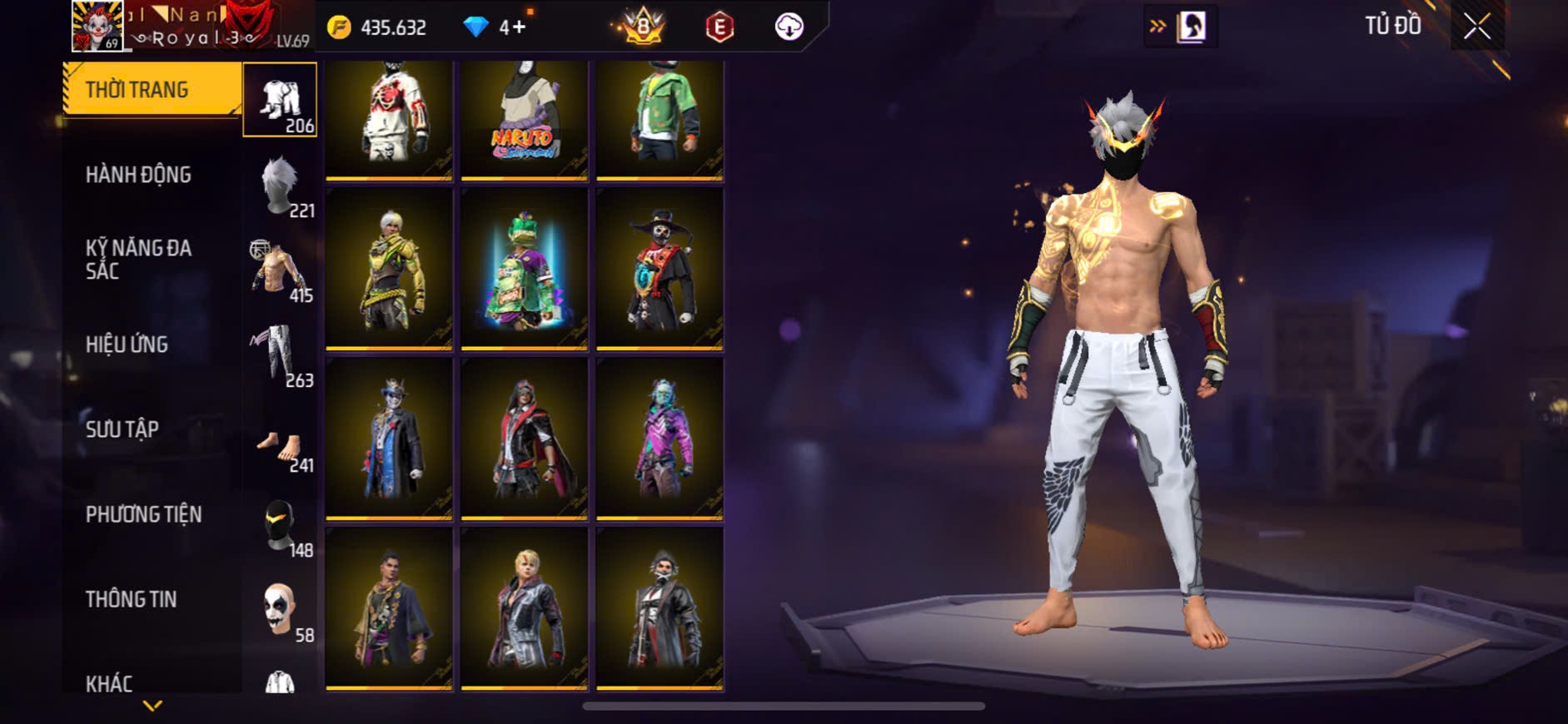The width and height of the screenshot is (1568, 724).
Task: Open the HÀNH ĐỘNG category
Action: coord(138,175)
